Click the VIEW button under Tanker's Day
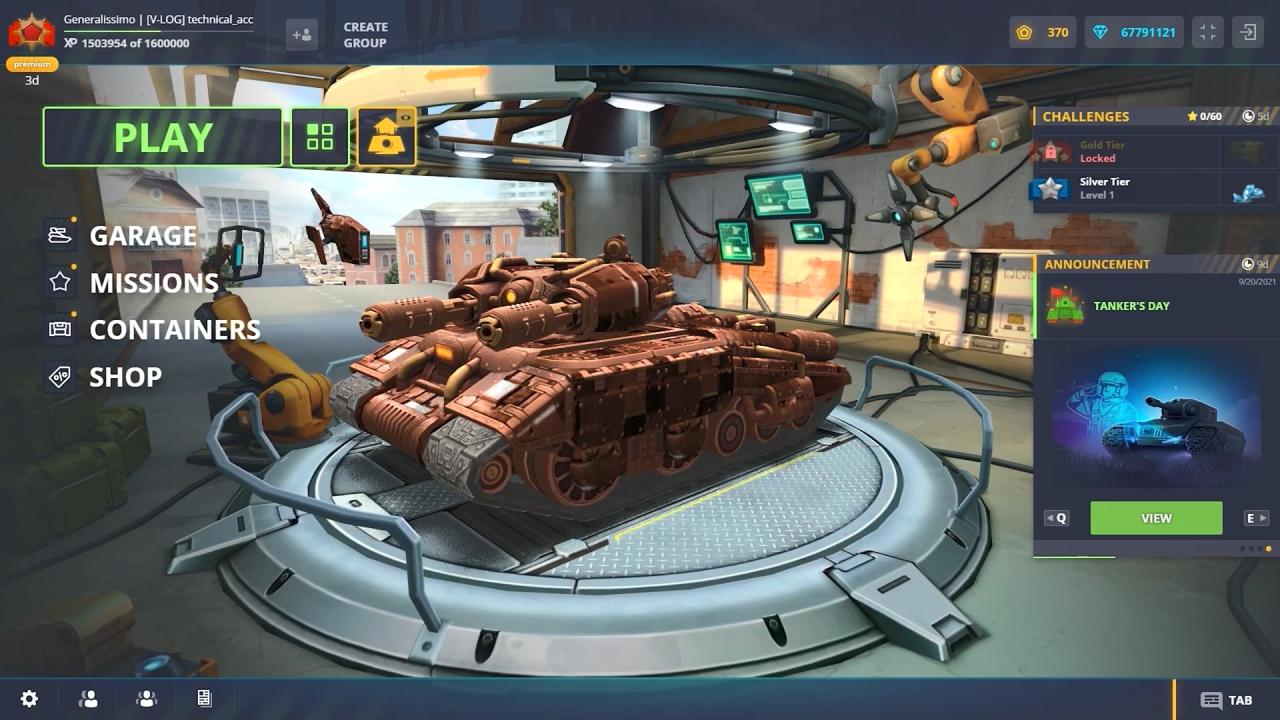The width and height of the screenshot is (1280, 720). (x=1156, y=518)
